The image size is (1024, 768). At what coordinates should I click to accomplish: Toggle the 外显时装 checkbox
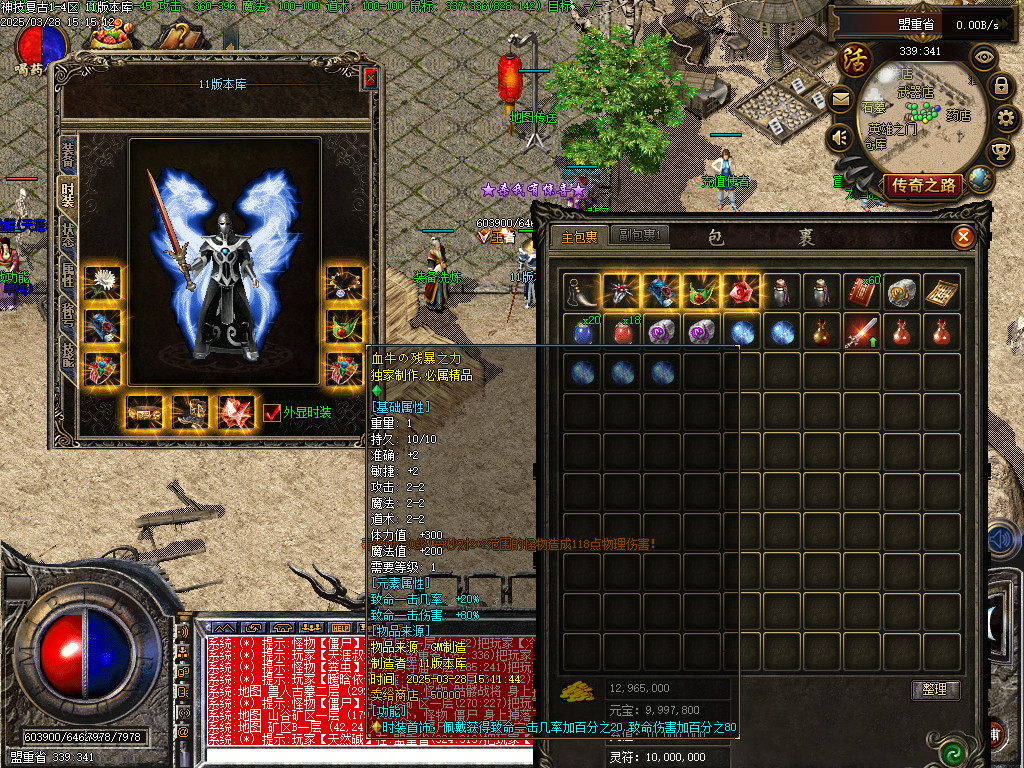click(271, 413)
